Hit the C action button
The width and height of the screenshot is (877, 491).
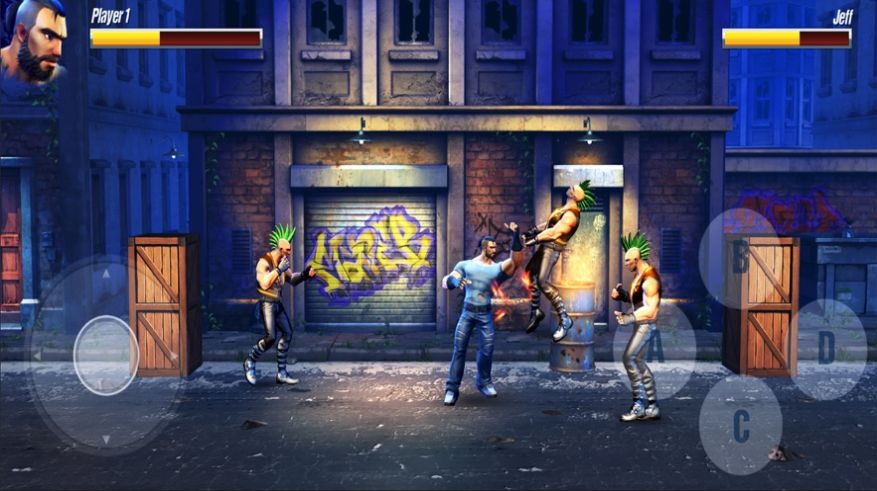pos(740,425)
